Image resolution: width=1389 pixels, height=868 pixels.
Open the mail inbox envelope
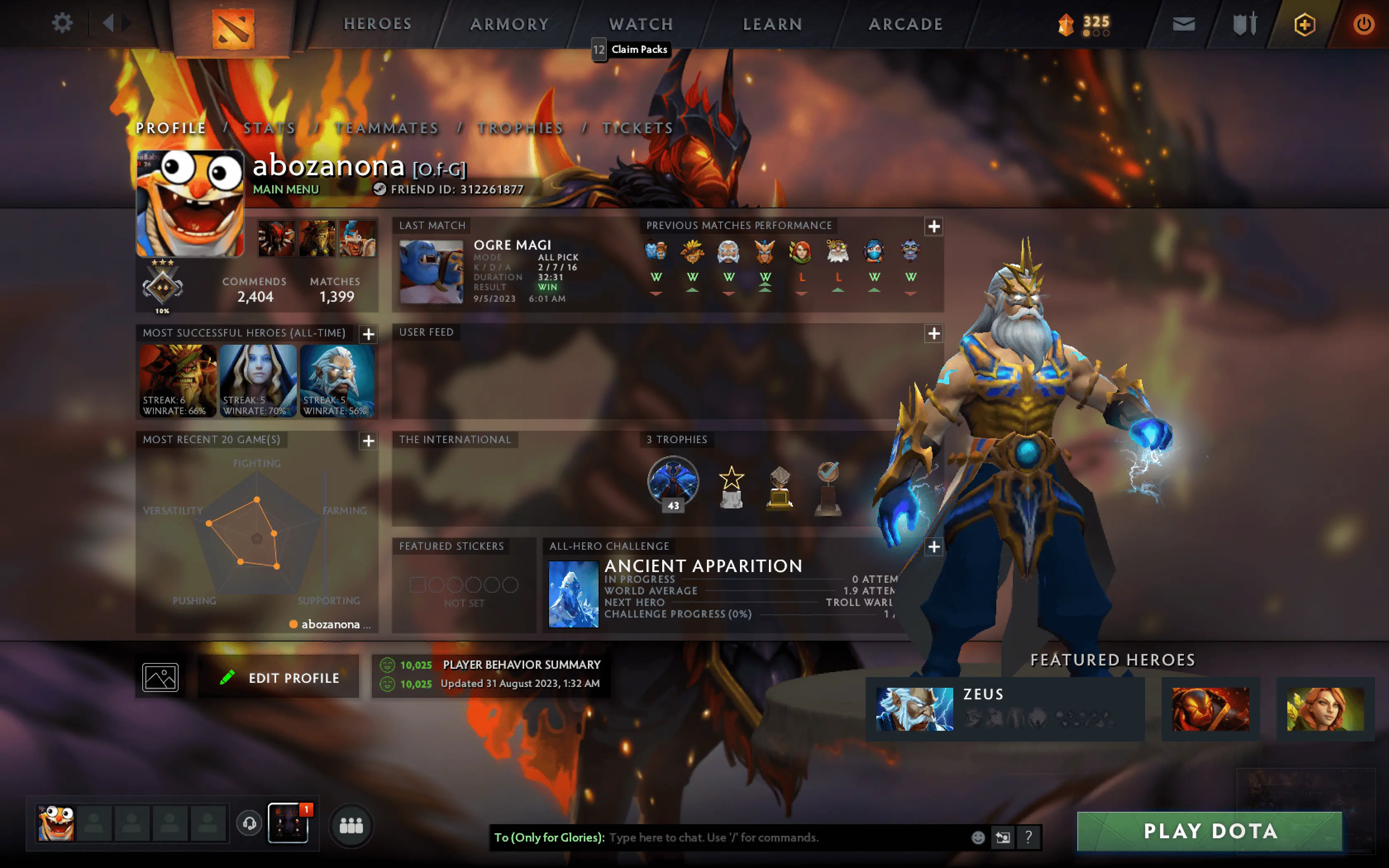pos(1184,24)
